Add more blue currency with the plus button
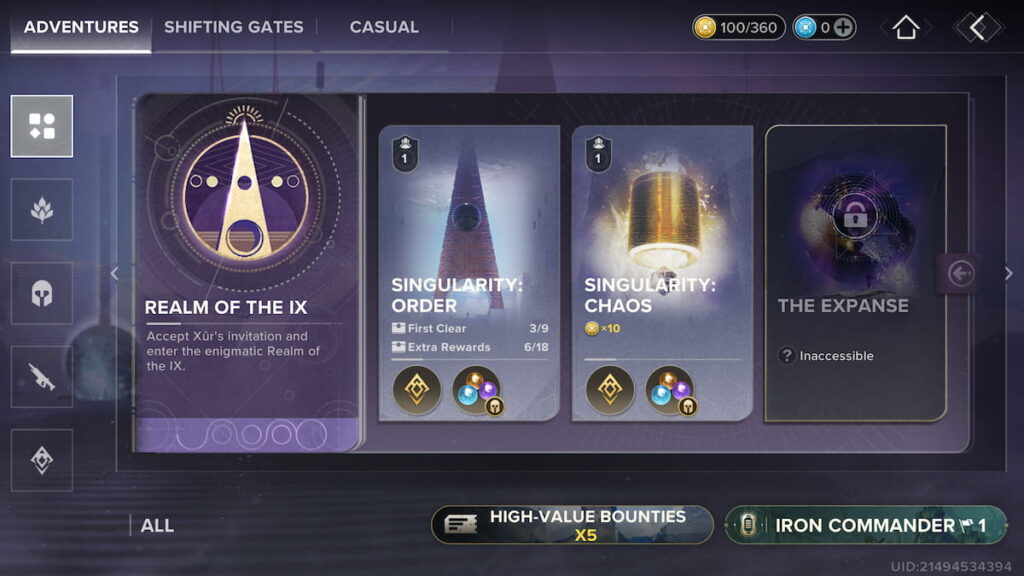 844,28
